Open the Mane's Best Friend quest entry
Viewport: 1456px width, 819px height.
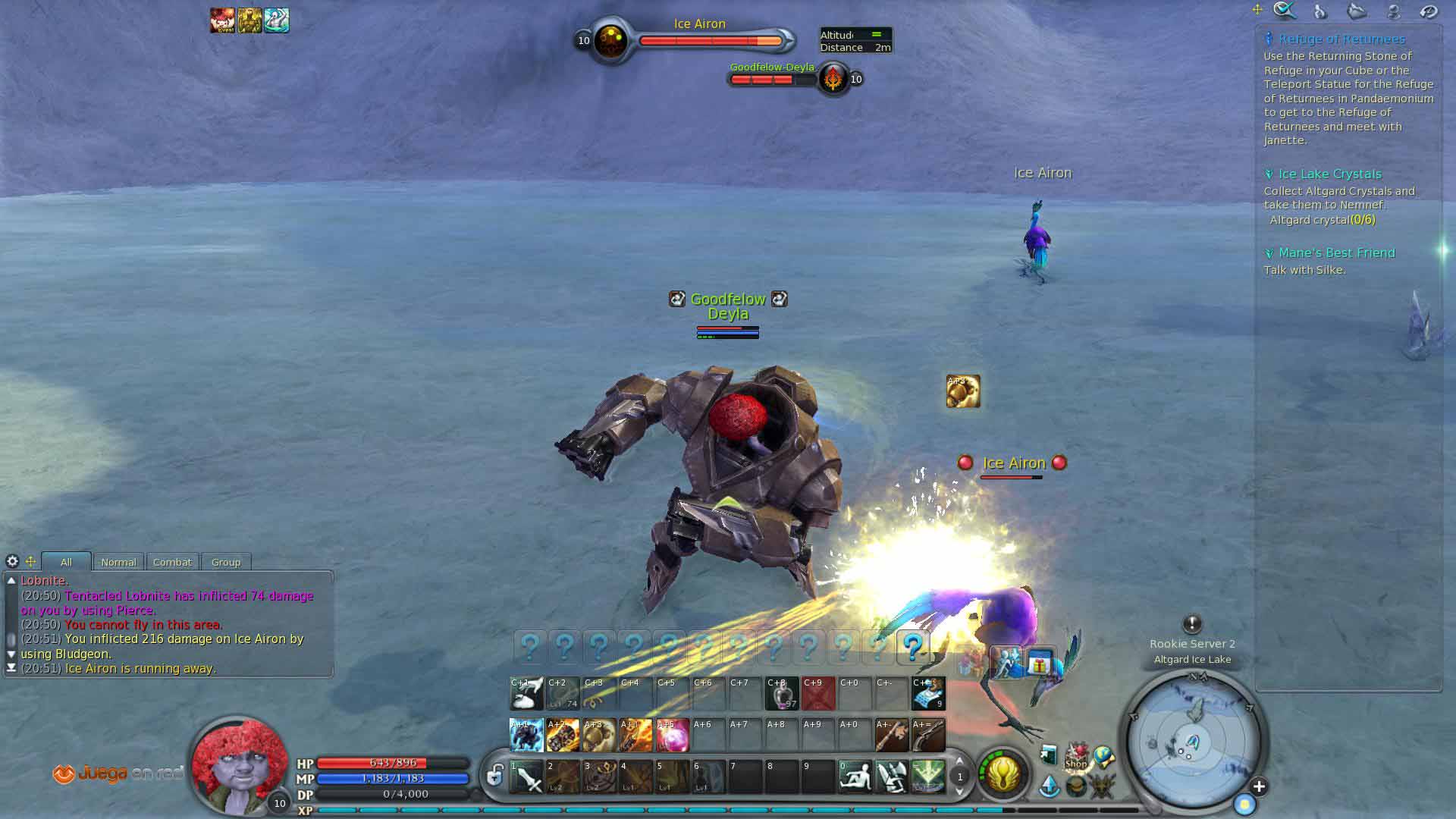[1336, 253]
